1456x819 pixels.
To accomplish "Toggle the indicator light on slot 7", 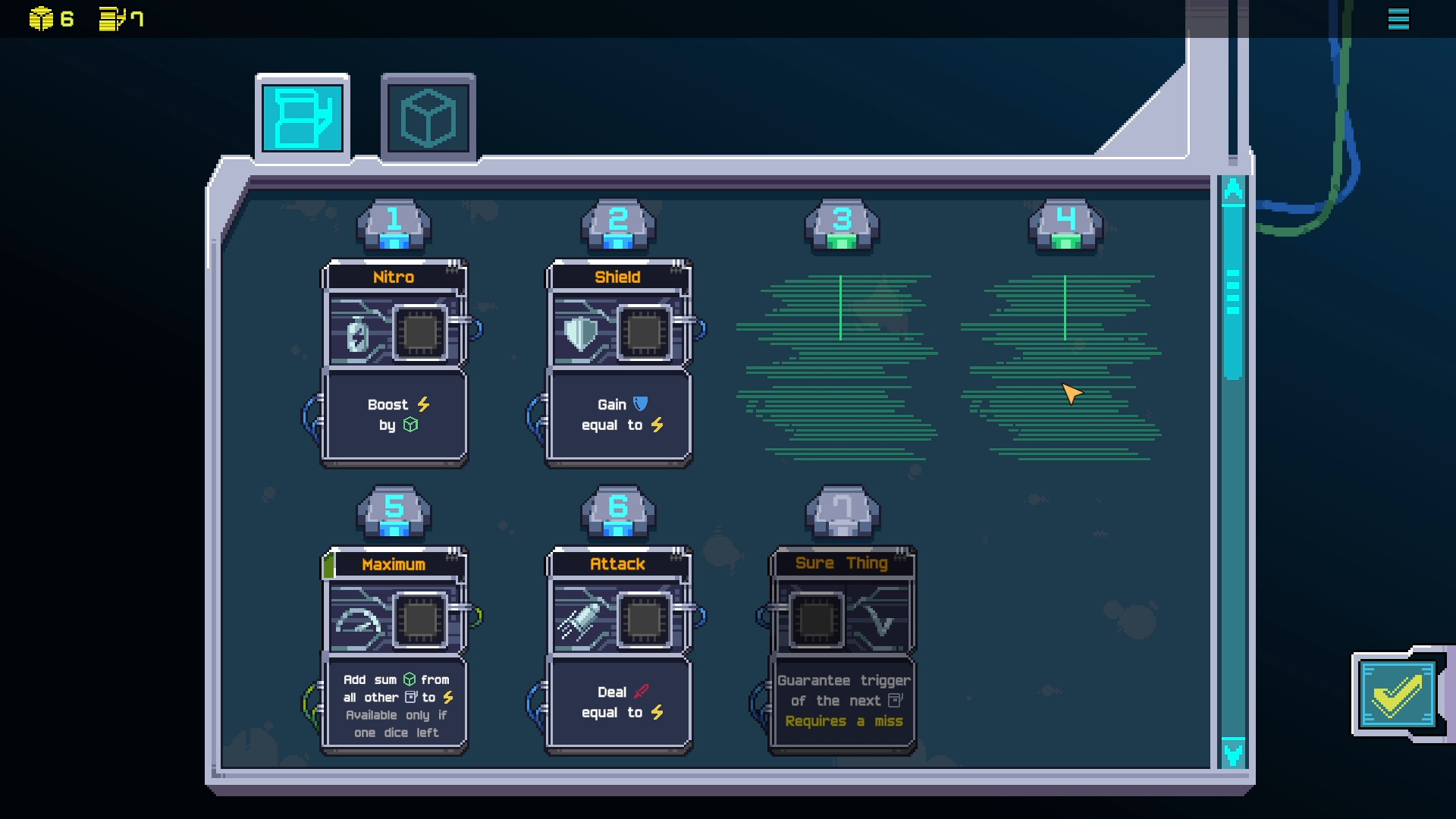I will point(842,529).
